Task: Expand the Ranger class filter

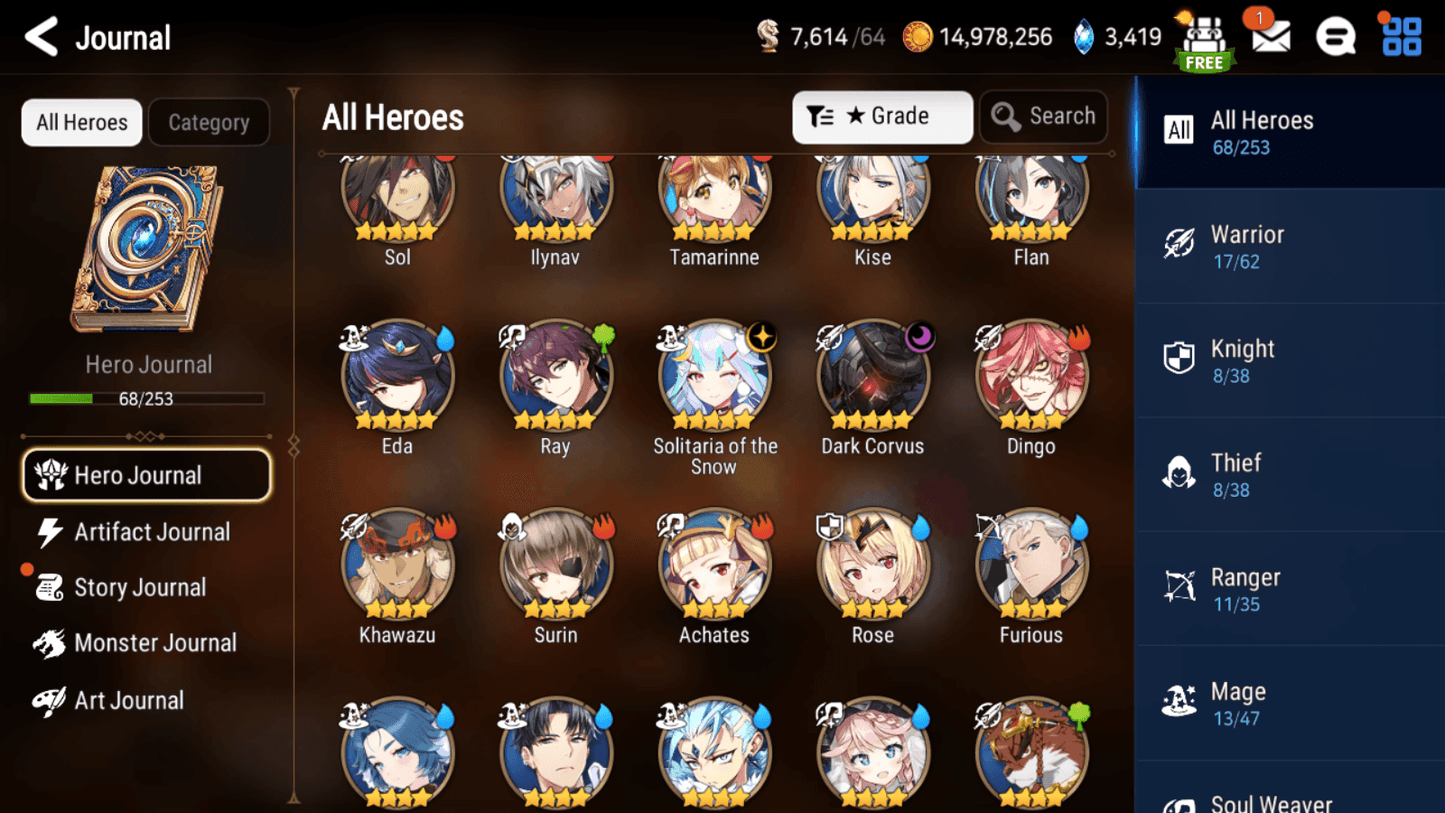Action: 1290,588
